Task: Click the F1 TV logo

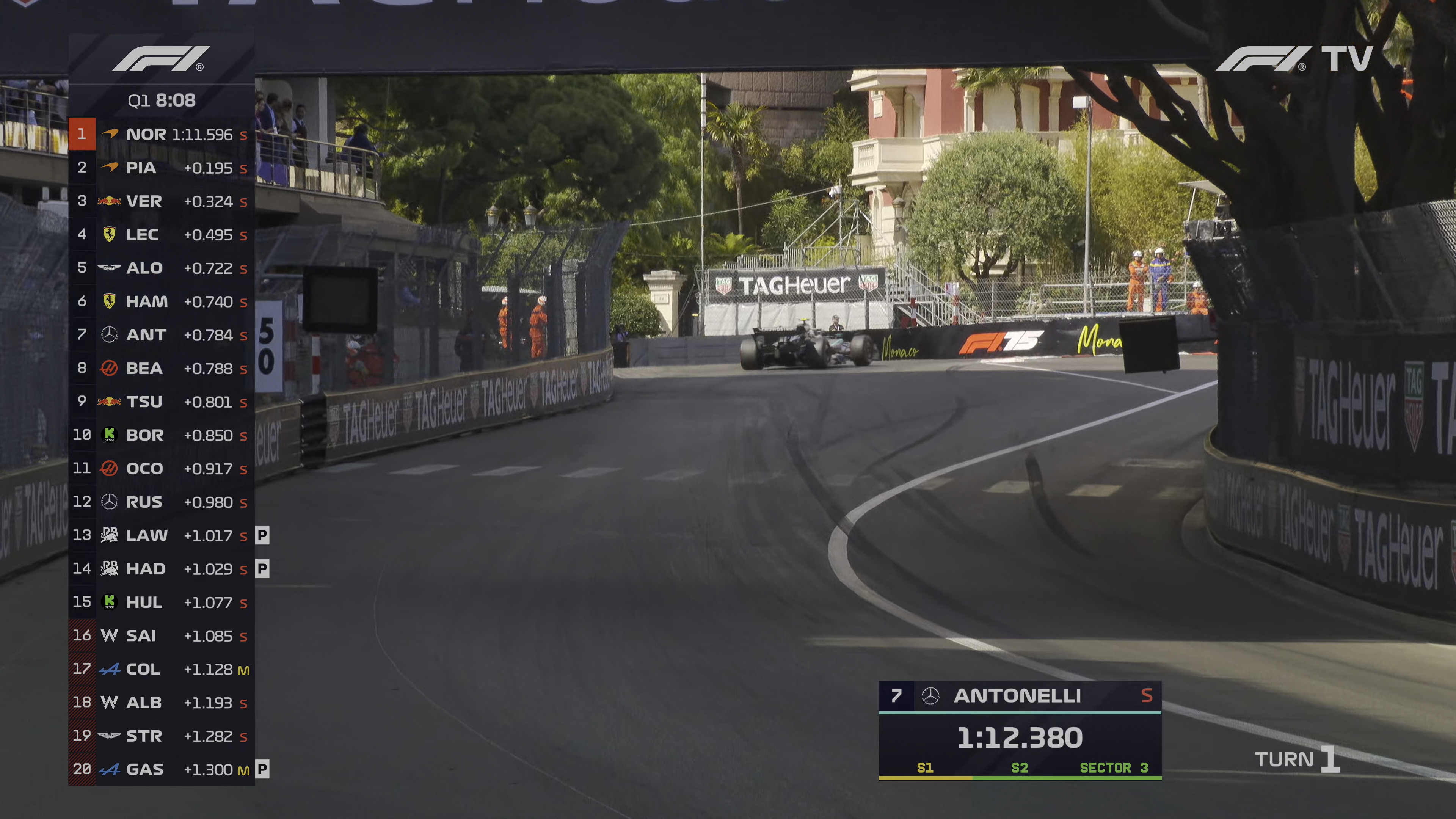Action: click(1294, 59)
